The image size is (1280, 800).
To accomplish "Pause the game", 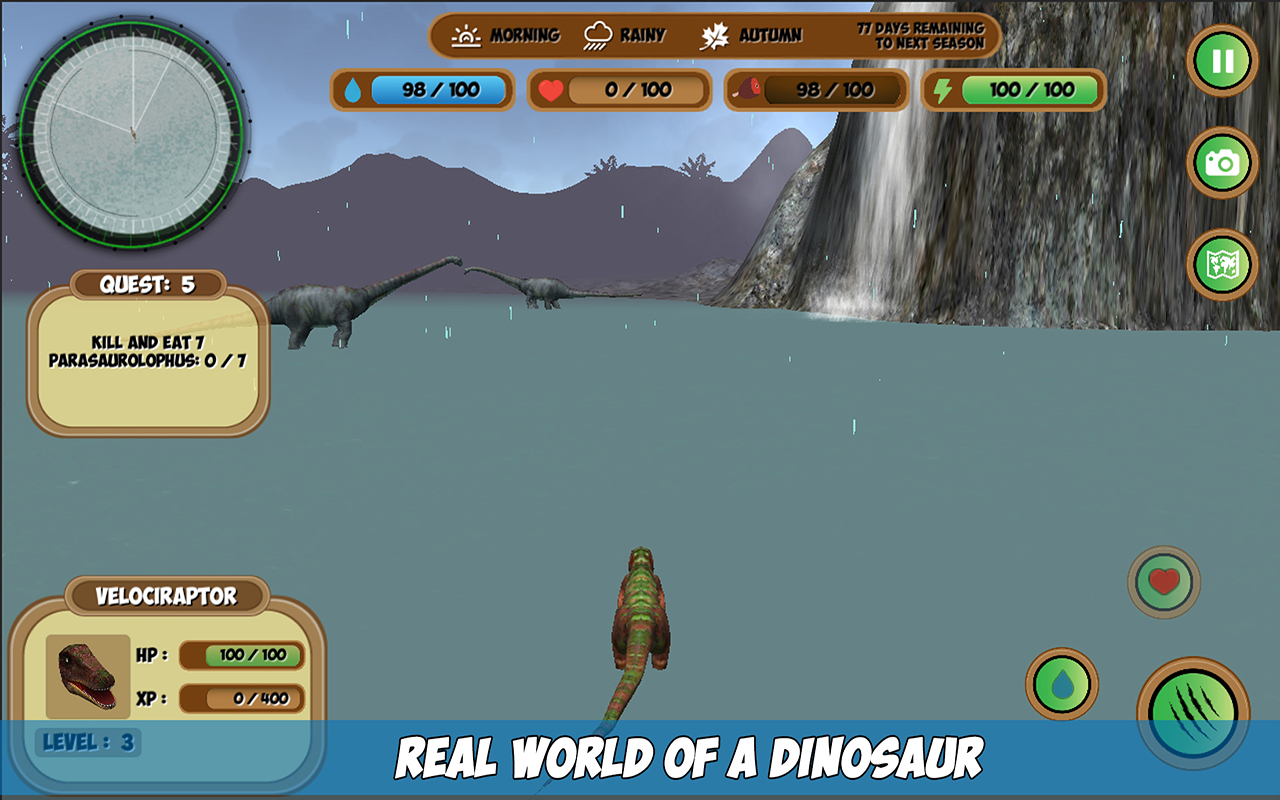I will tap(1221, 60).
